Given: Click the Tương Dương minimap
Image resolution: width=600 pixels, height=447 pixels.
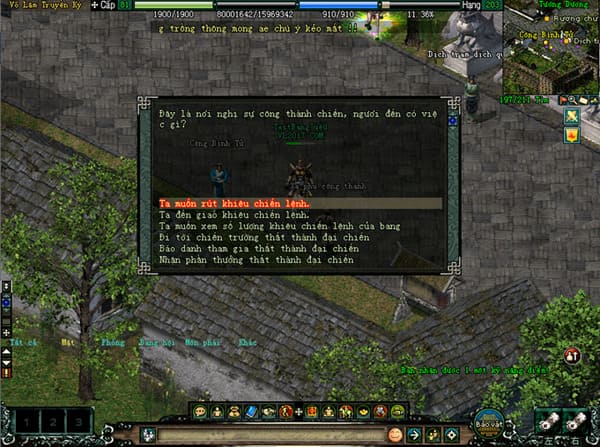Looking at the screenshot, I should coord(550,52).
